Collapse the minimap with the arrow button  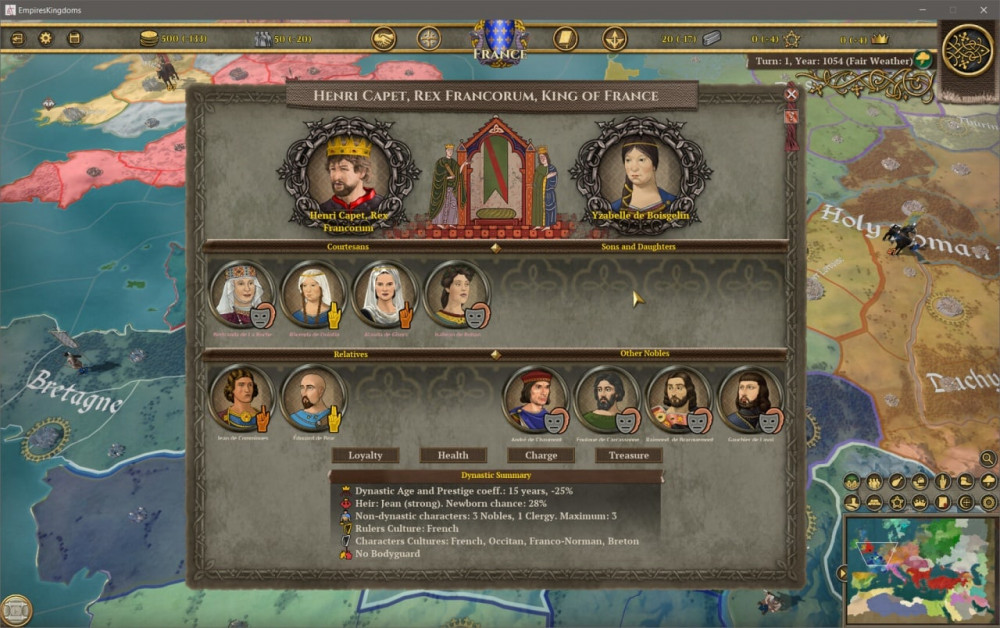point(842,573)
